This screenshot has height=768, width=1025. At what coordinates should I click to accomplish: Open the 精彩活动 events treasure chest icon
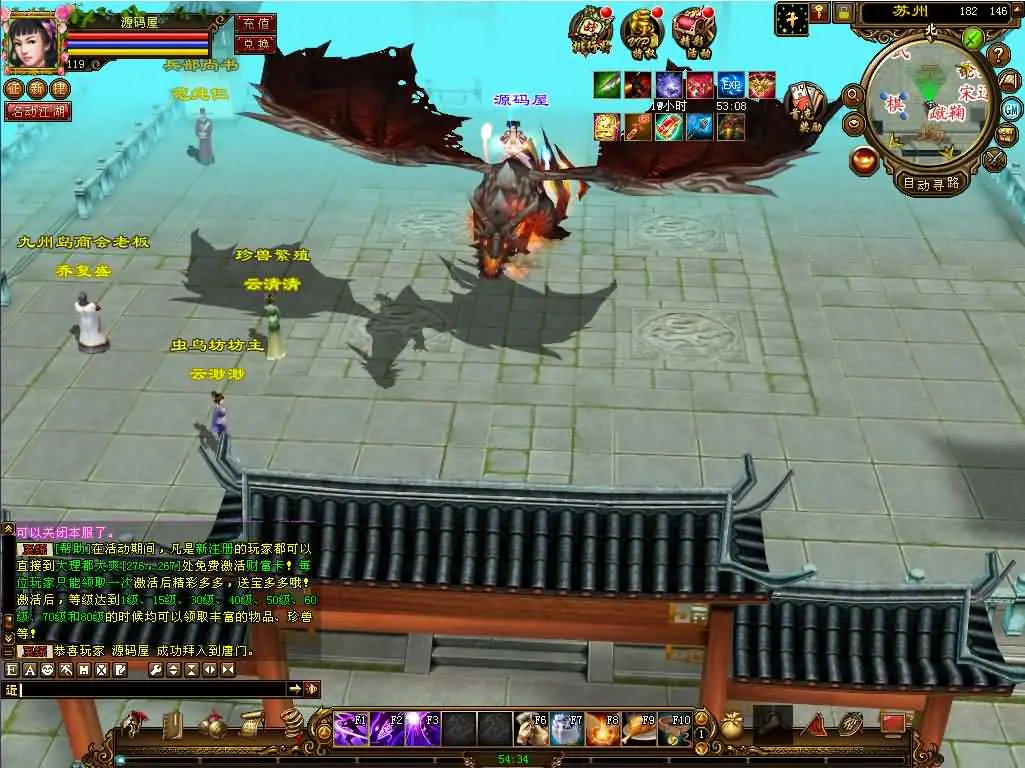click(693, 29)
